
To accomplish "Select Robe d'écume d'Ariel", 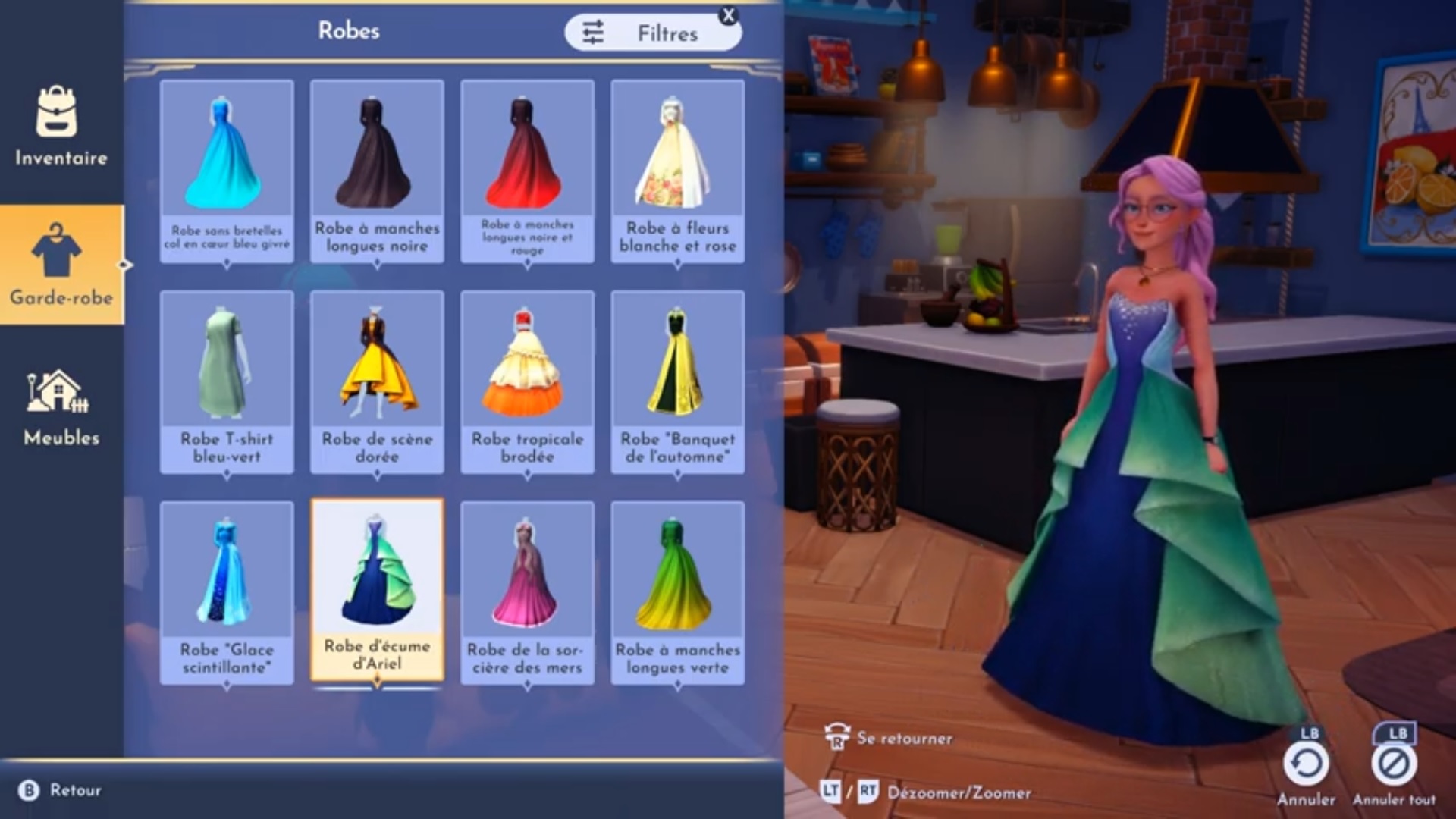I will (377, 591).
